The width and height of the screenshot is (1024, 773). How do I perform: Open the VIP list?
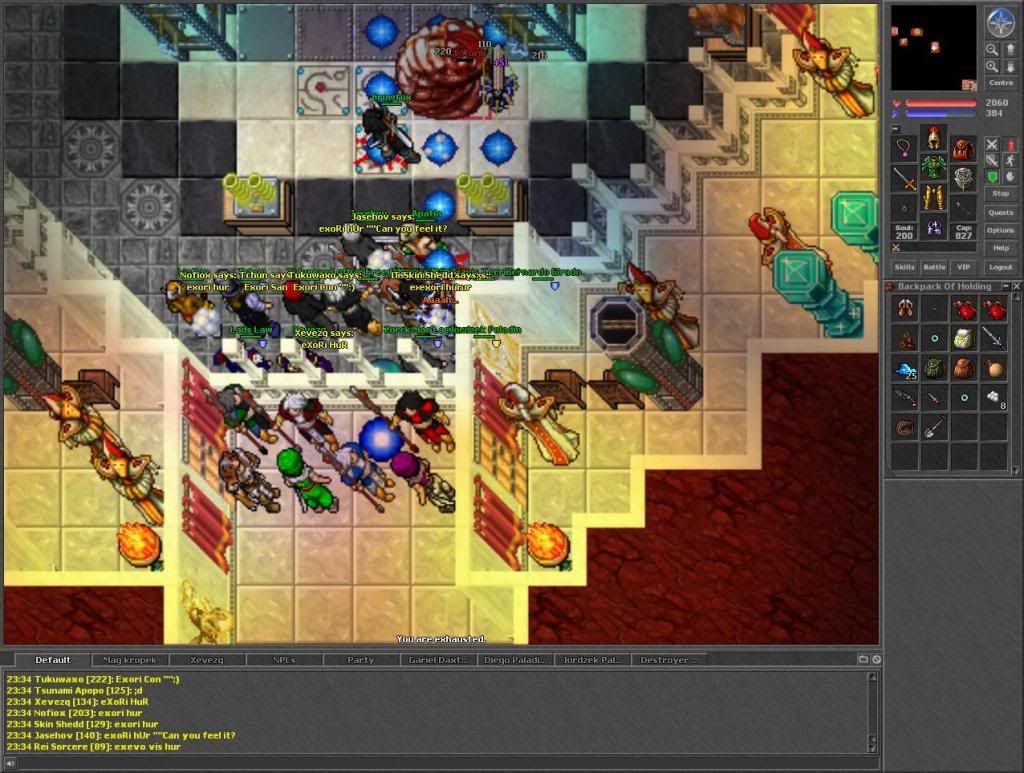[963, 267]
